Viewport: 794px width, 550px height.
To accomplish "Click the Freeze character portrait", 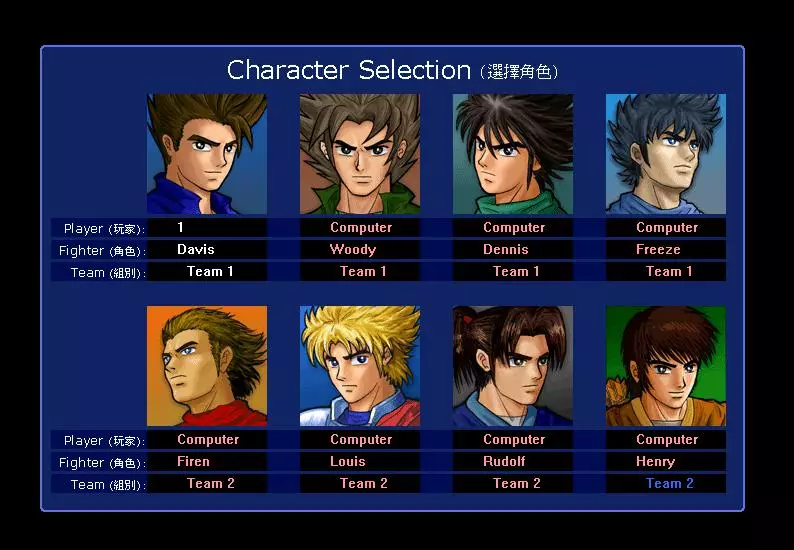I will point(666,154).
